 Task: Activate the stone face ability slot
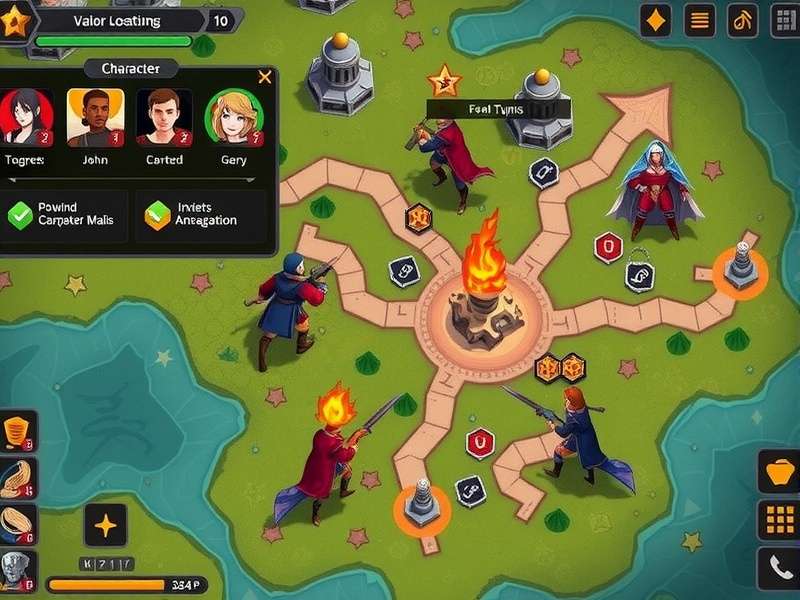[x=17, y=569]
